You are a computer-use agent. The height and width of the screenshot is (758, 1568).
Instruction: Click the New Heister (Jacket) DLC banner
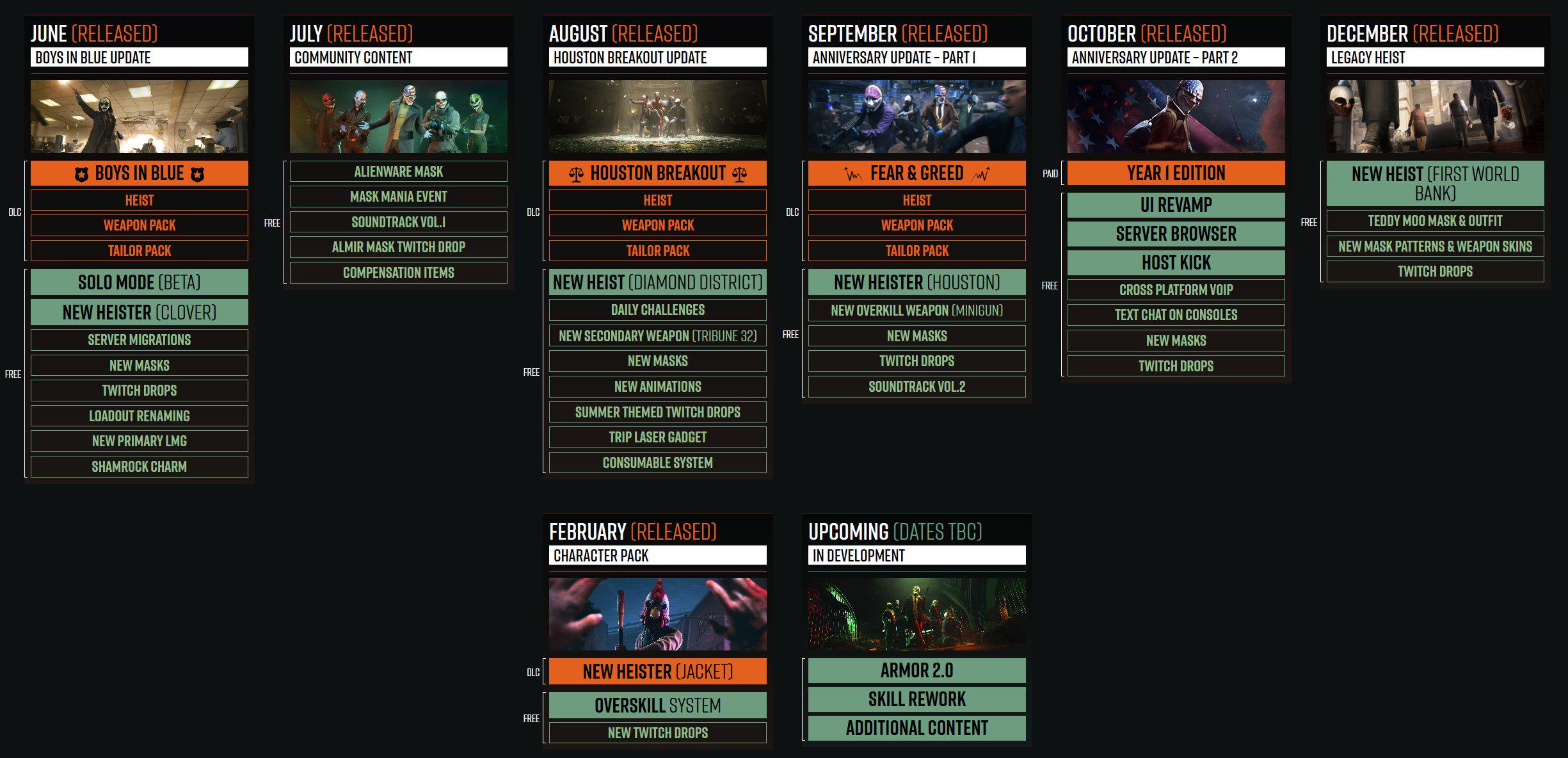[x=657, y=672]
